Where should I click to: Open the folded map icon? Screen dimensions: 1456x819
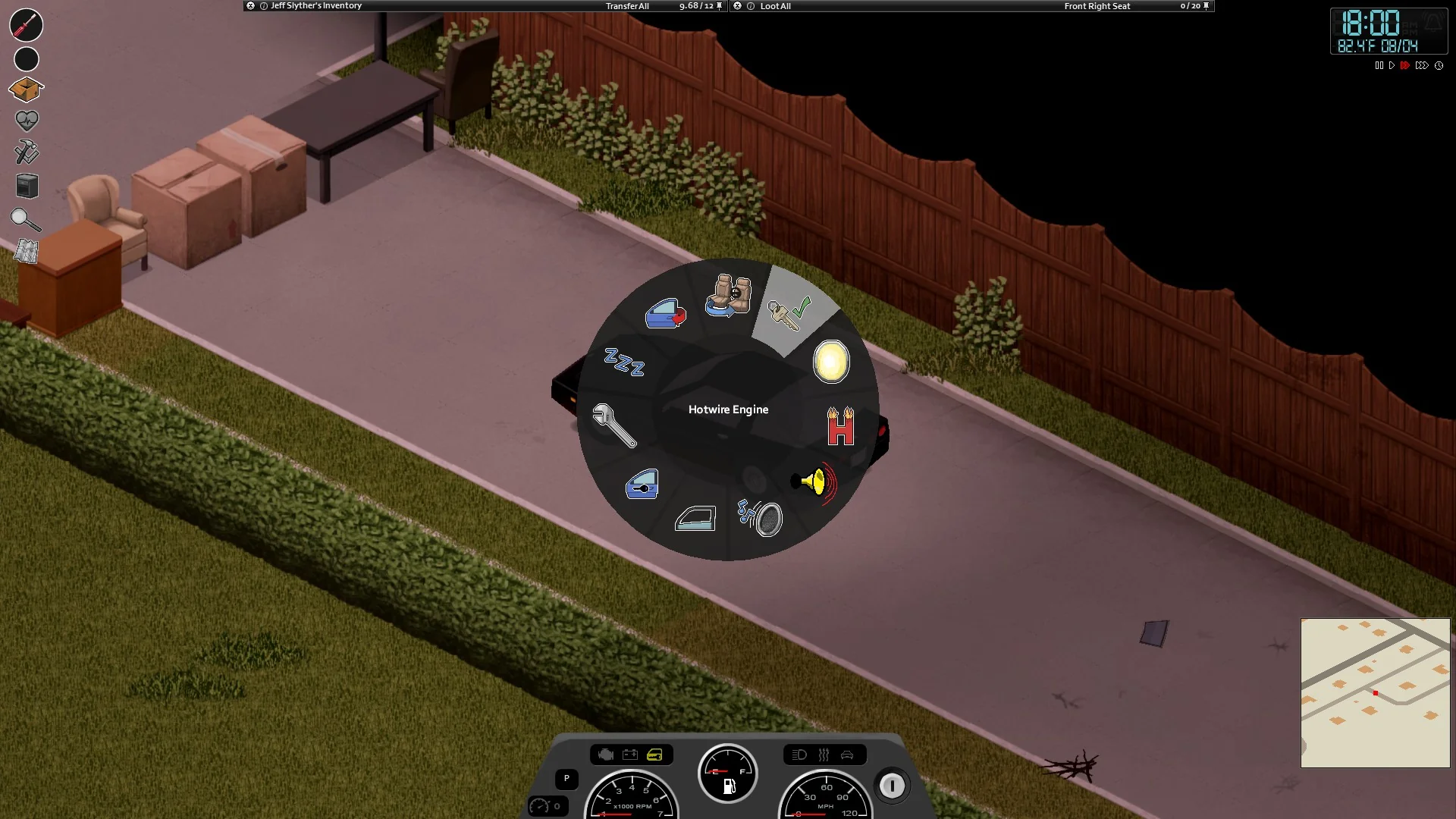pos(27,251)
